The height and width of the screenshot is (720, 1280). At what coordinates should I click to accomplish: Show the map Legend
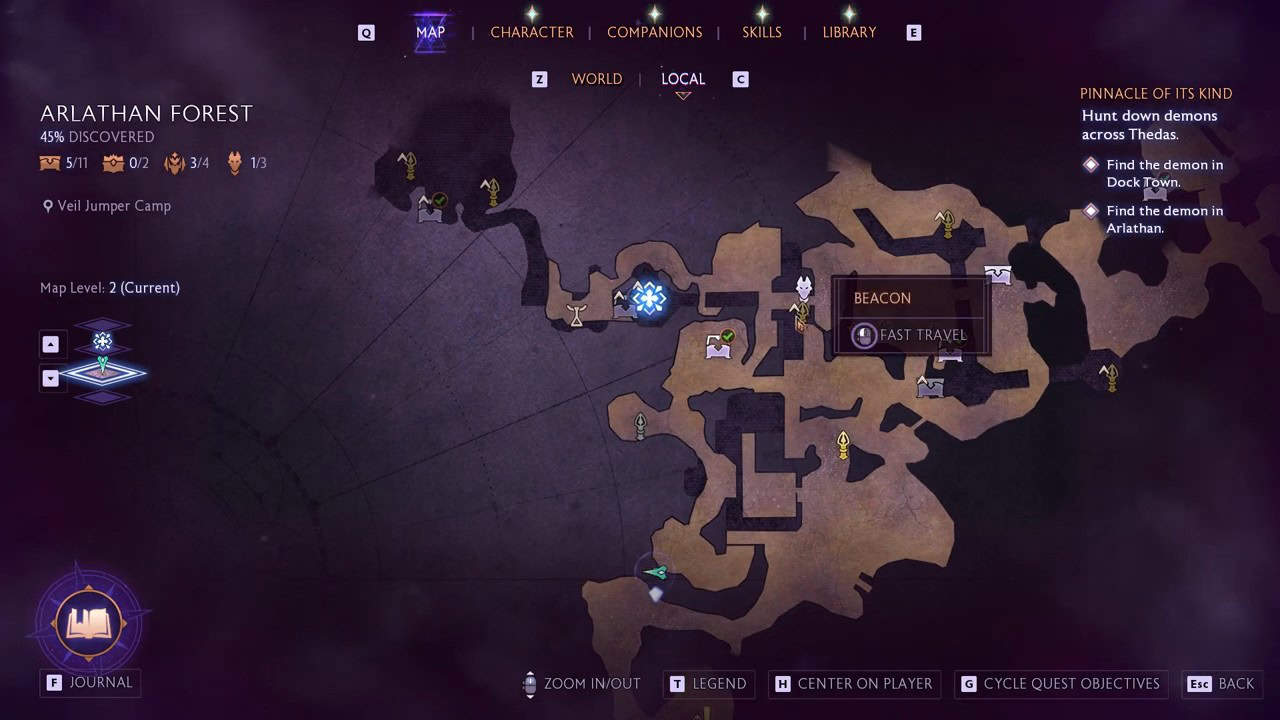pyautogui.click(x=708, y=684)
